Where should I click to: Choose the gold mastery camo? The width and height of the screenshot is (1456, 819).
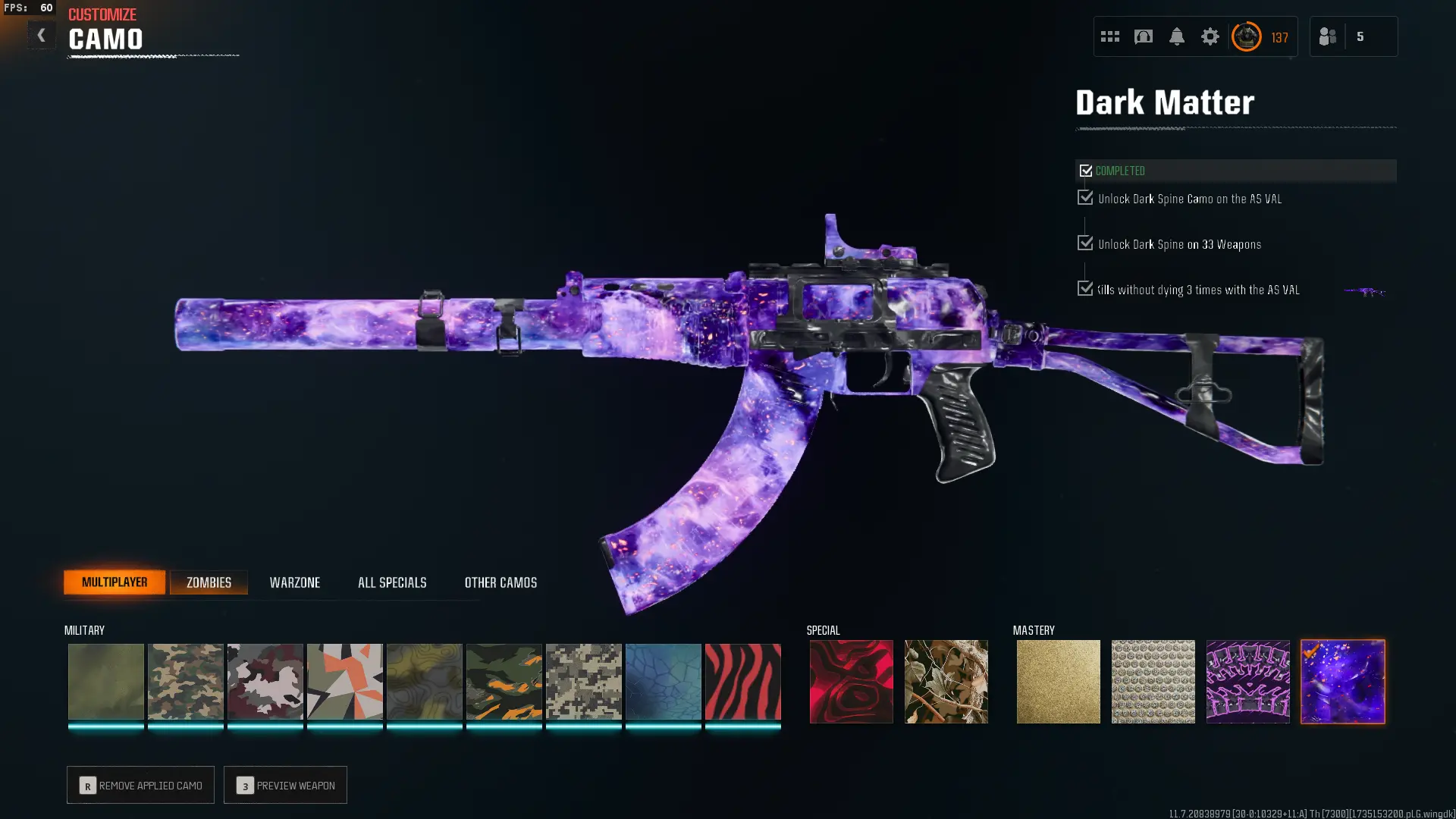(1058, 681)
